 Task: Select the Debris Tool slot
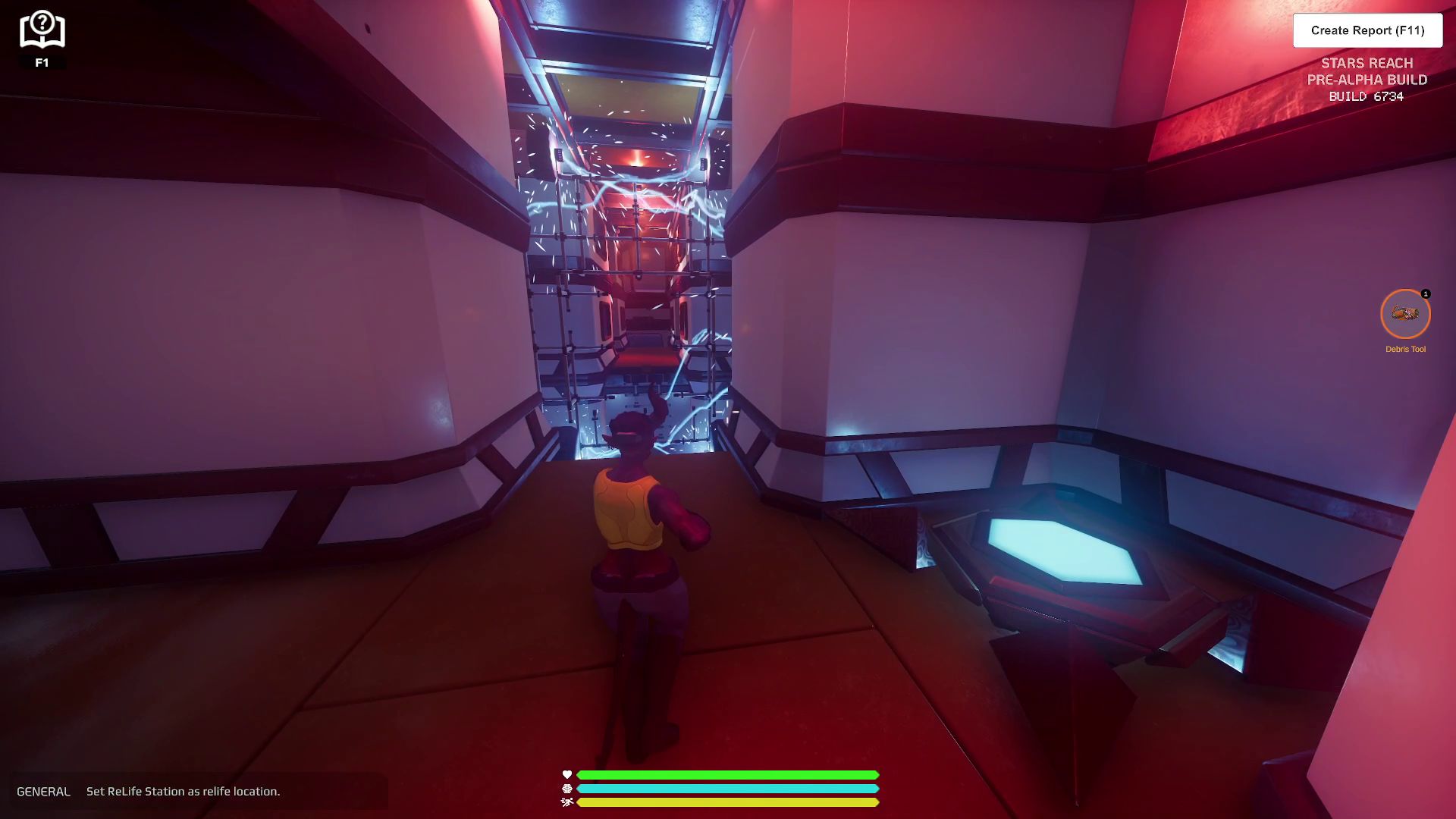[1405, 314]
